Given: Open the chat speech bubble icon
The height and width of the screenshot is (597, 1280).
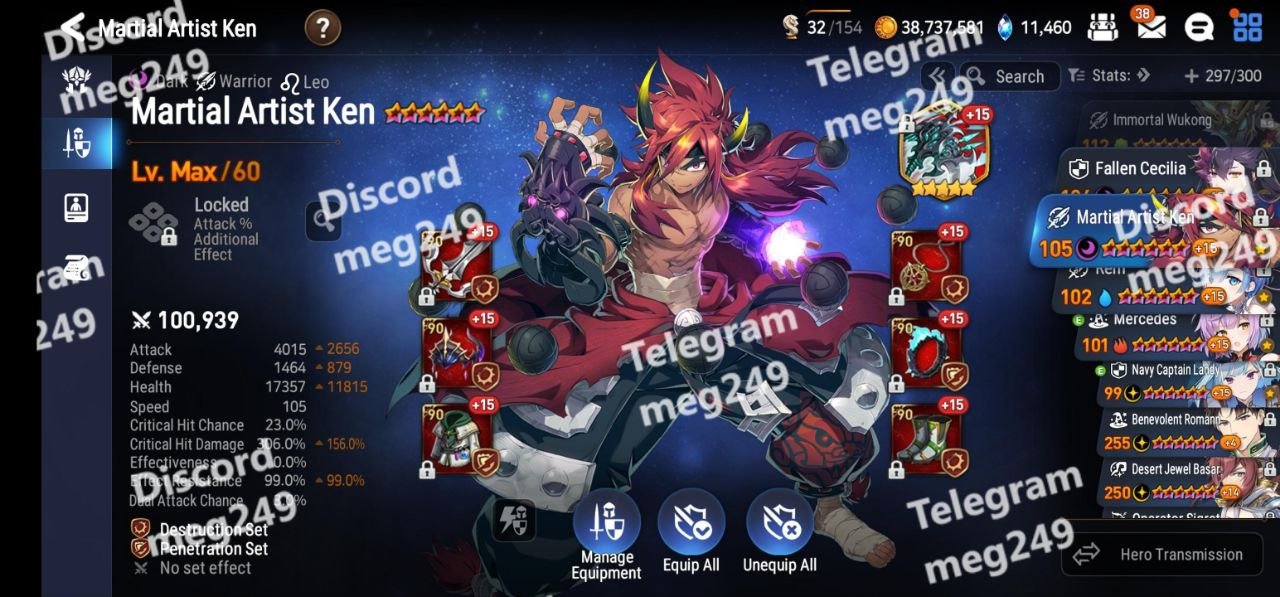Looking at the screenshot, I should click(x=1198, y=27).
